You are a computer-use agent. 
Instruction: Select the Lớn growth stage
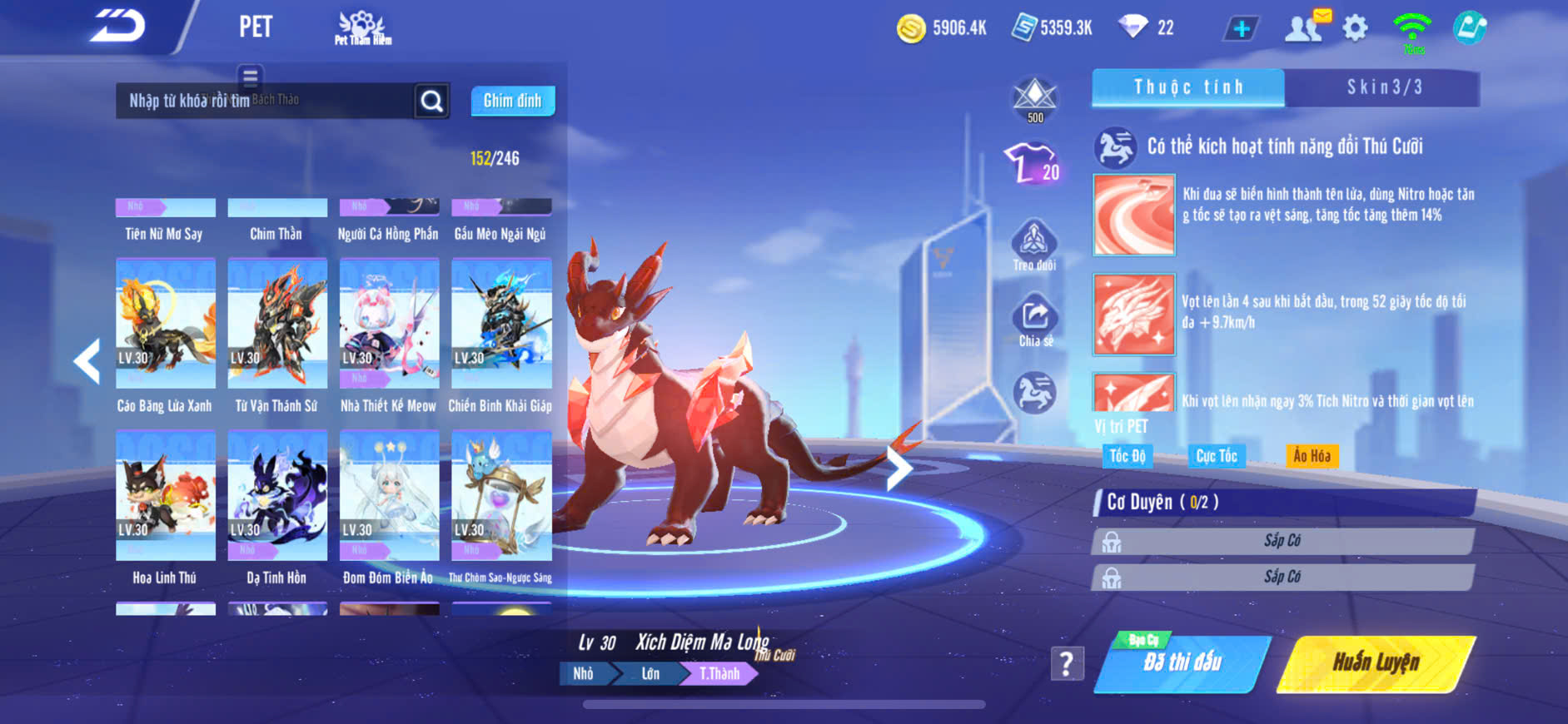tap(650, 673)
